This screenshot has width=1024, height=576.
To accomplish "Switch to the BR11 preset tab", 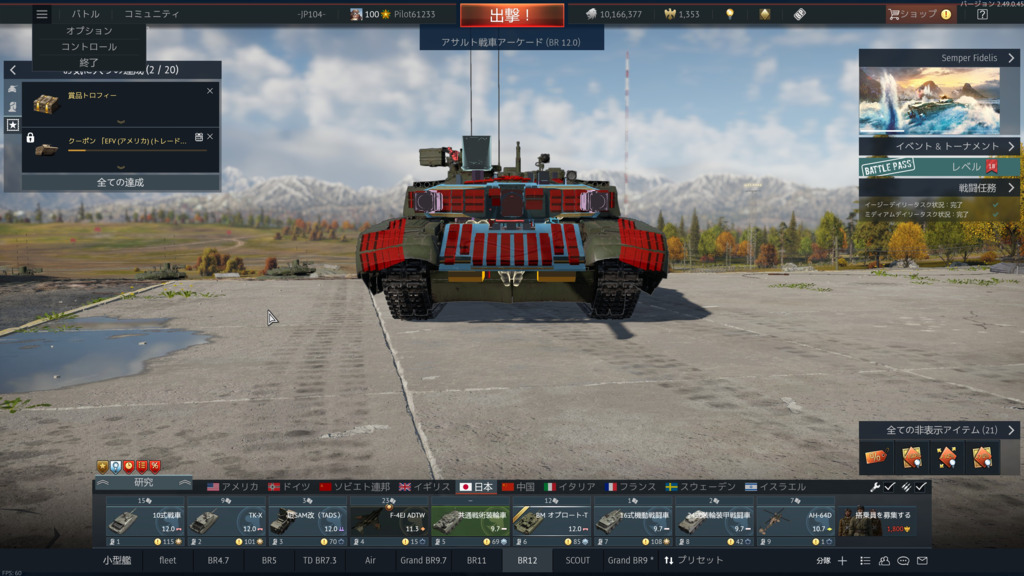I will pyautogui.click(x=476, y=561).
